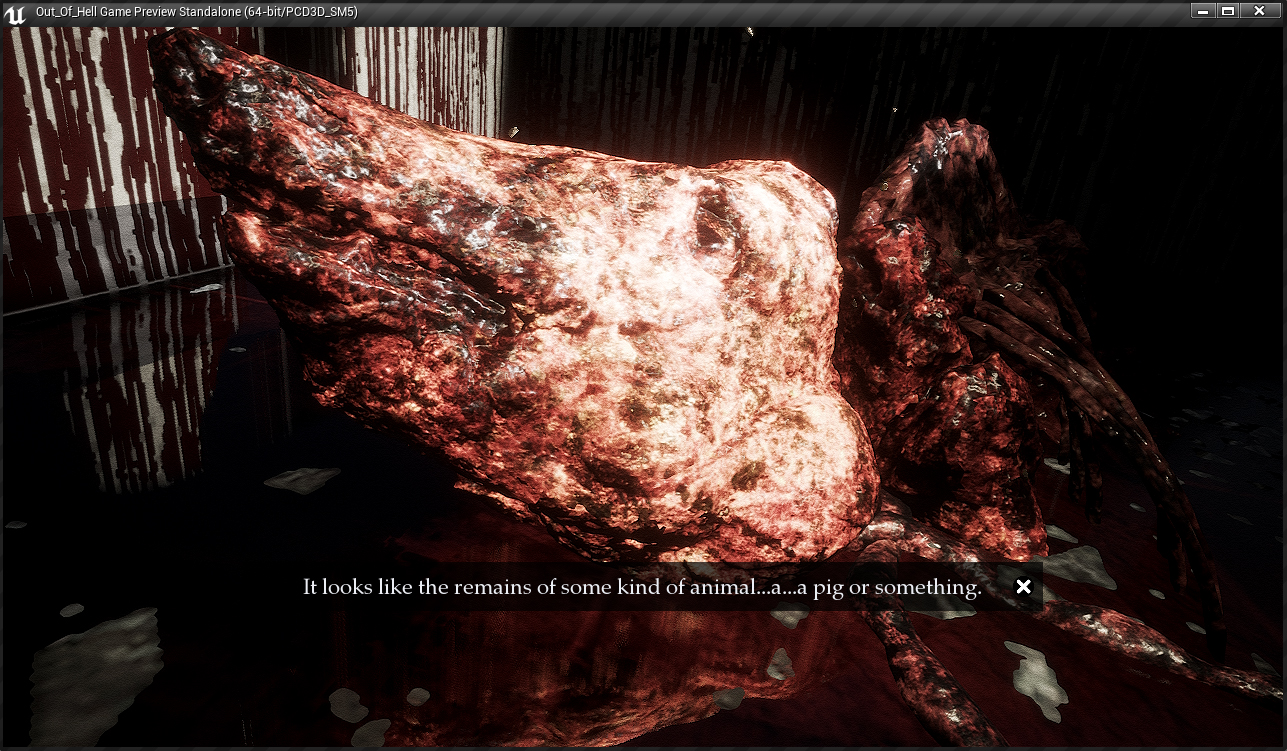
Task: Dismiss the dialogue text with the X
Action: (x=1023, y=587)
